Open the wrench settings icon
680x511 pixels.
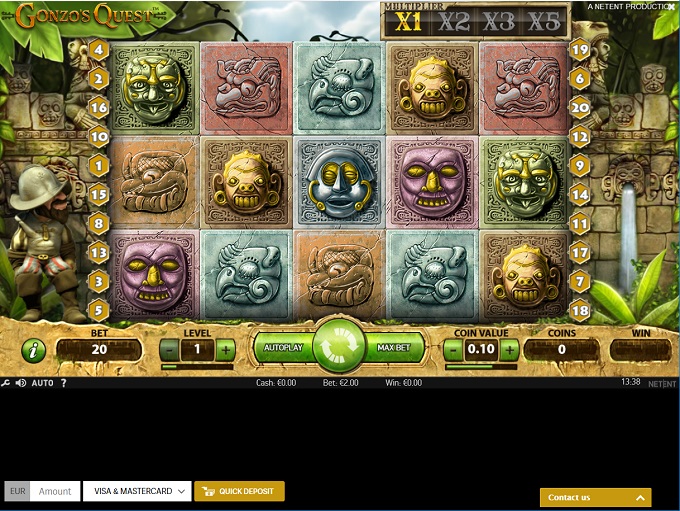tap(6, 383)
